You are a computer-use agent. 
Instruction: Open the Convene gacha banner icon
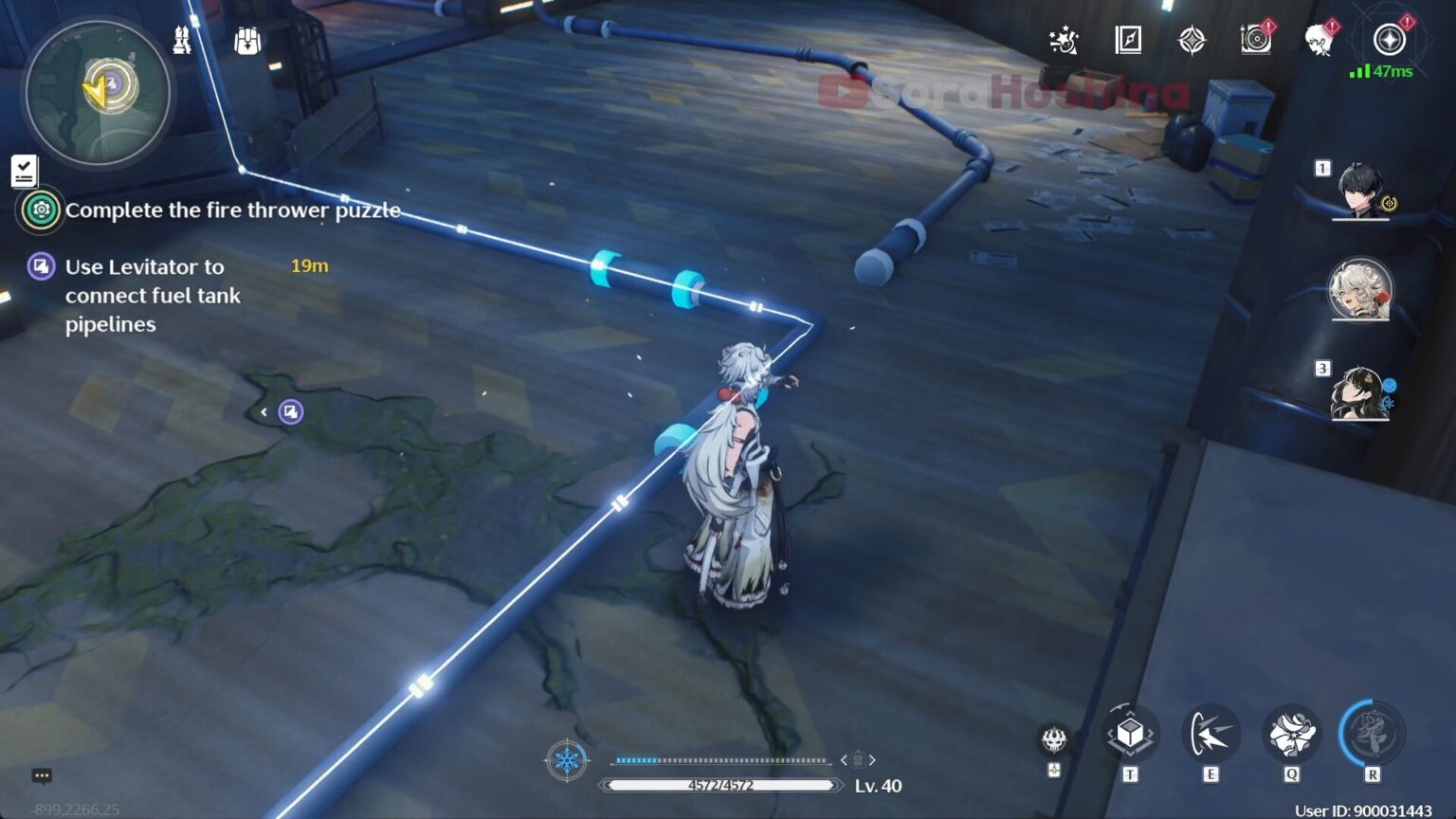tap(1193, 40)
